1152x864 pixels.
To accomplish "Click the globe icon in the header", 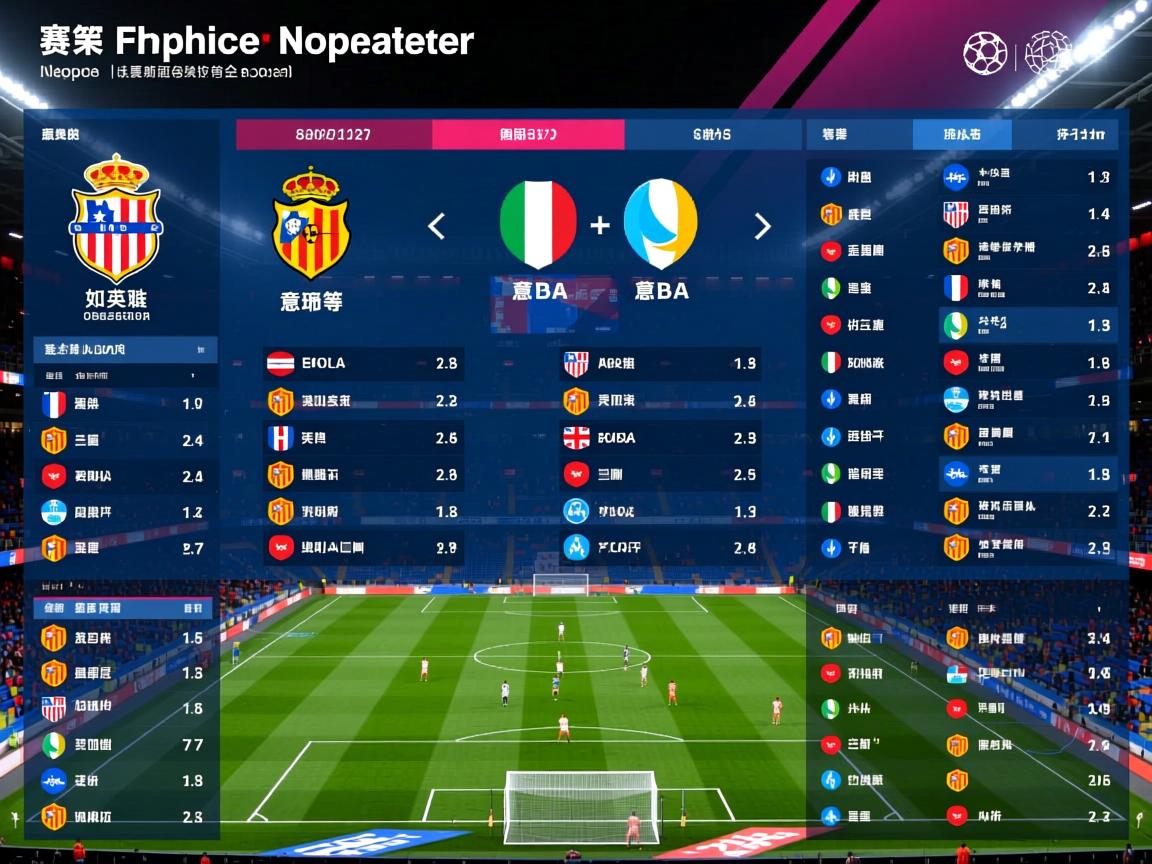I will point(1048,53).
